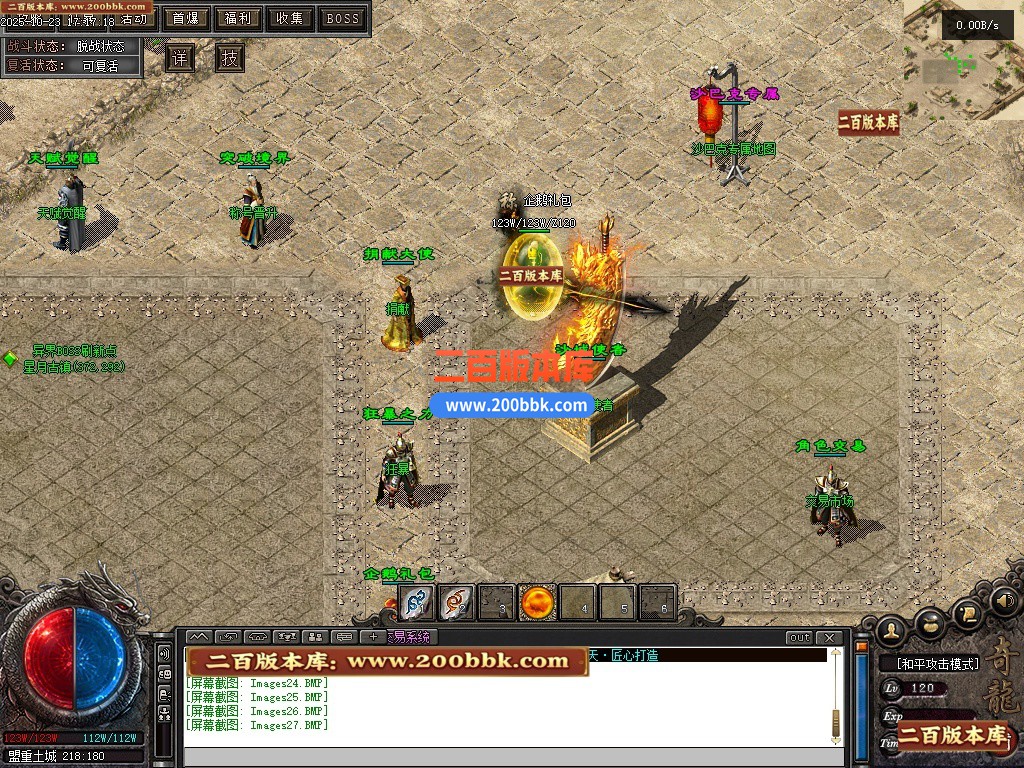Open the character panel silhouette icon
This screenshot has height=768, width=1024.
[891, 629]
